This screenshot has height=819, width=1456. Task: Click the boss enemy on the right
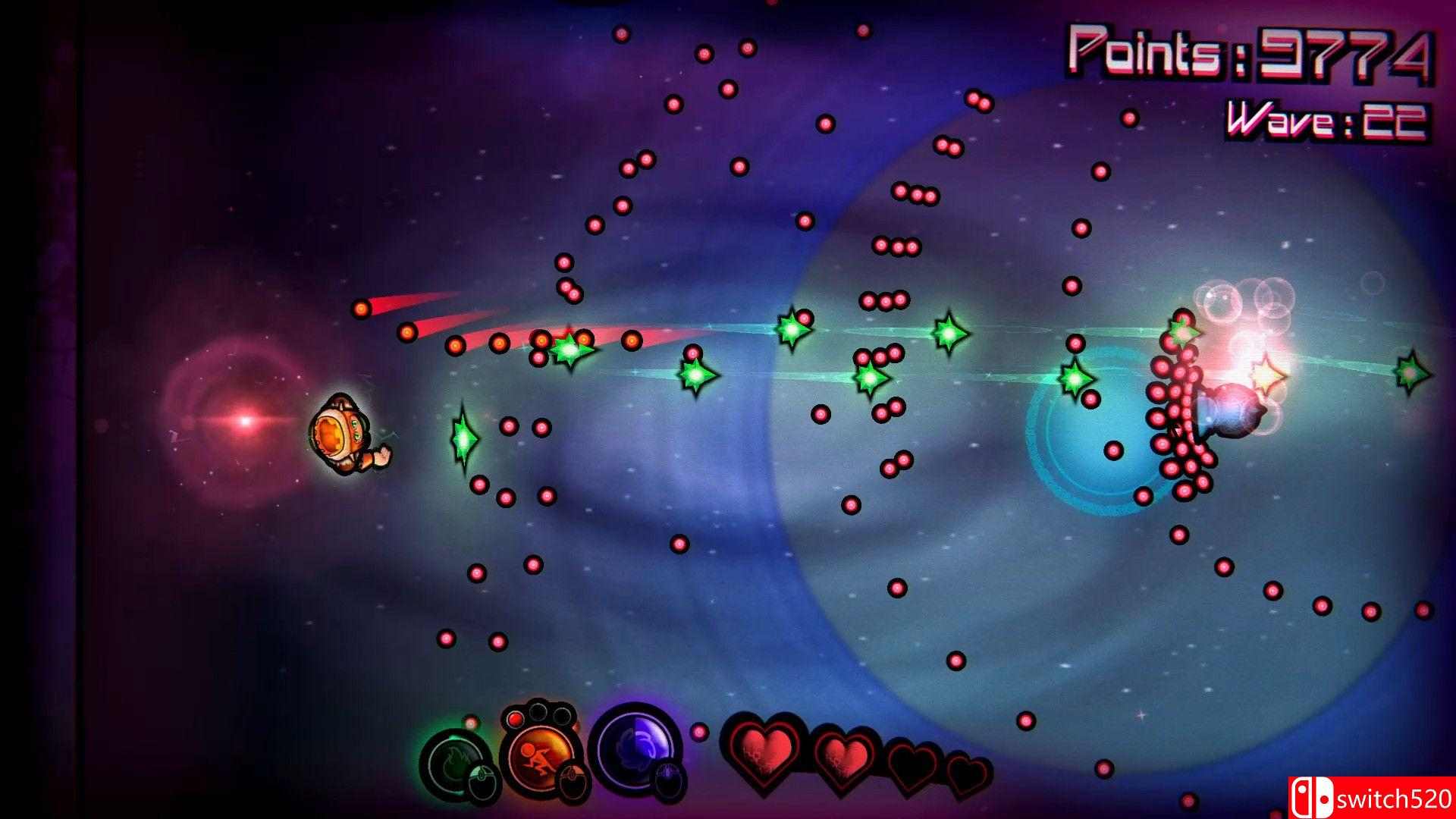click(1232, 409)
